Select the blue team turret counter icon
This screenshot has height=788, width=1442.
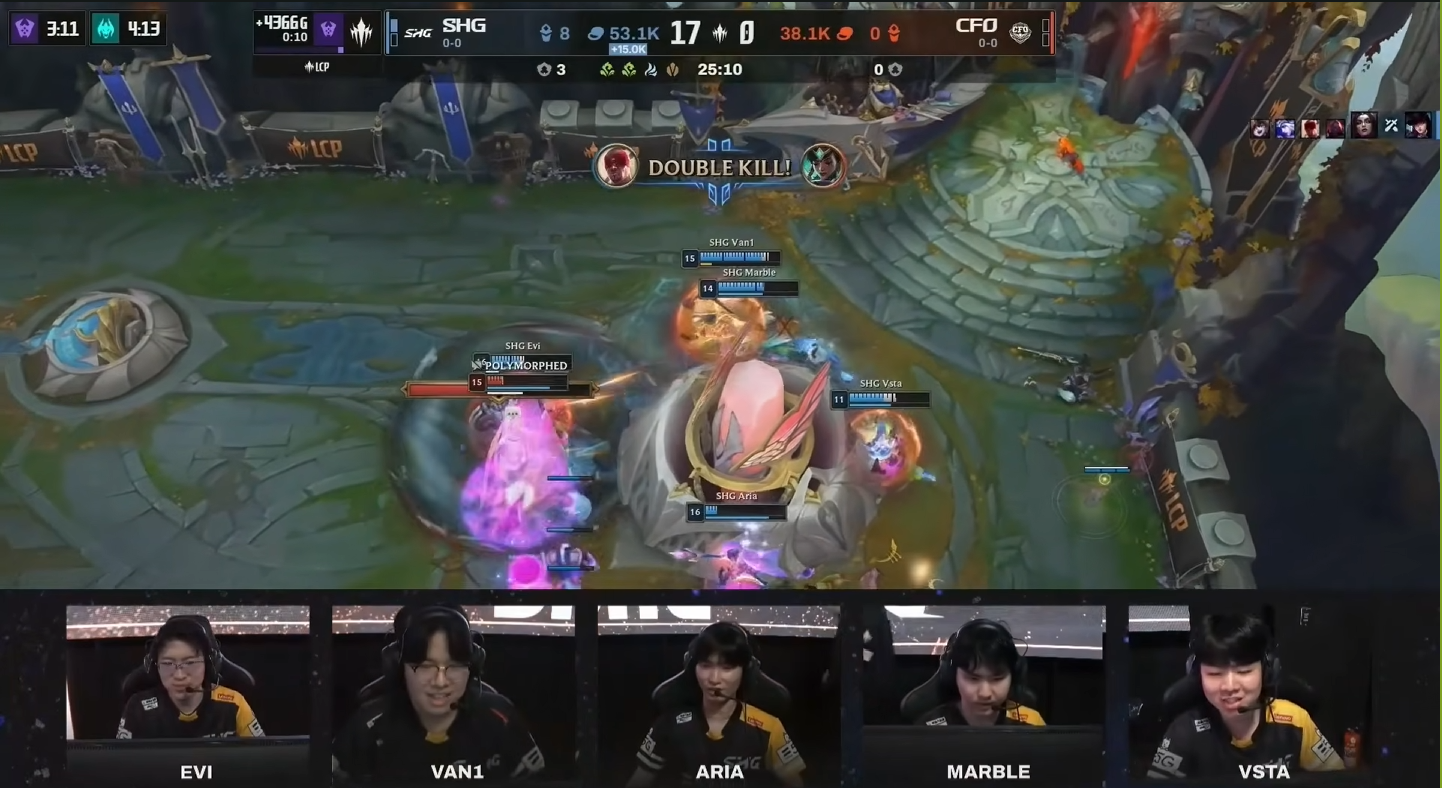point(546,31)
